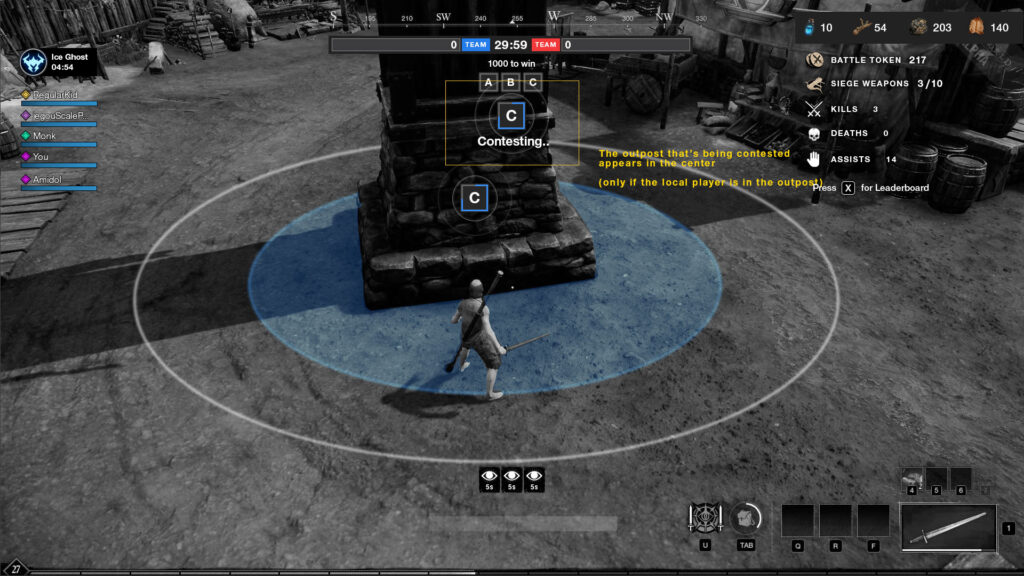Click the Ice Ghost buff icon
Viewport: 1024px width, 576px height.
click(34, 62)
